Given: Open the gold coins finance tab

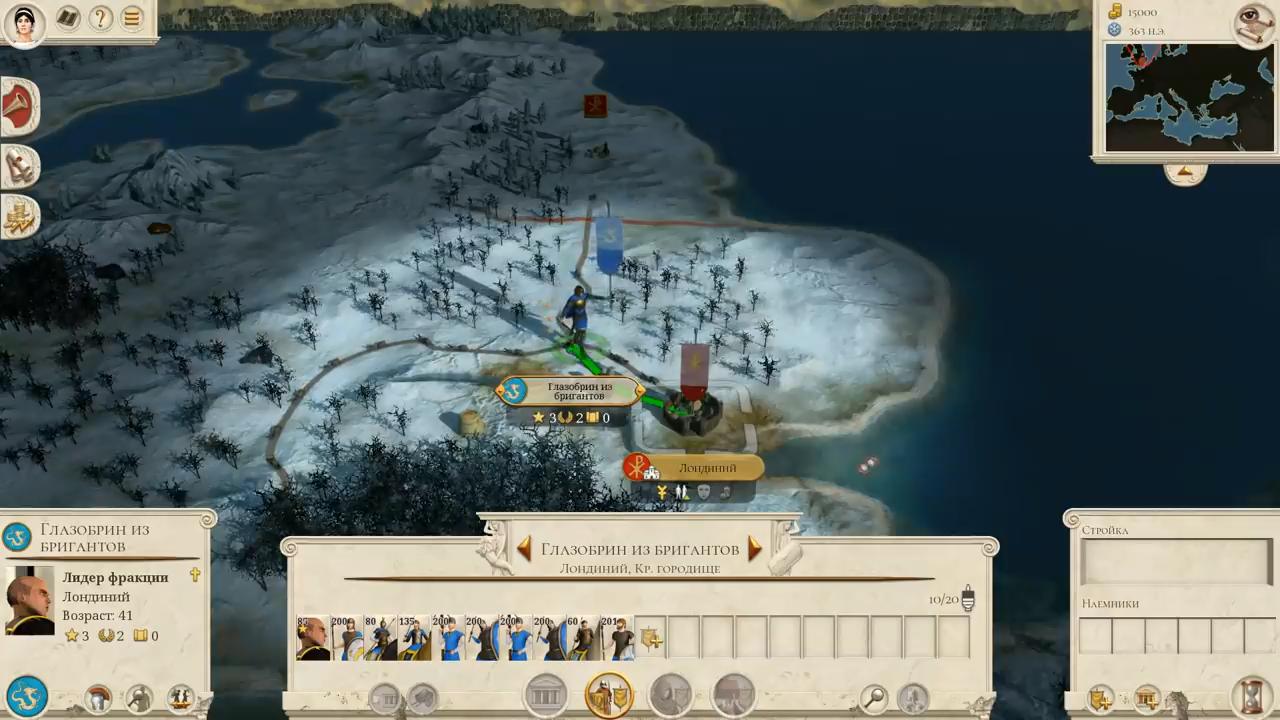Looking at the screenshot, I should point(18,217).
